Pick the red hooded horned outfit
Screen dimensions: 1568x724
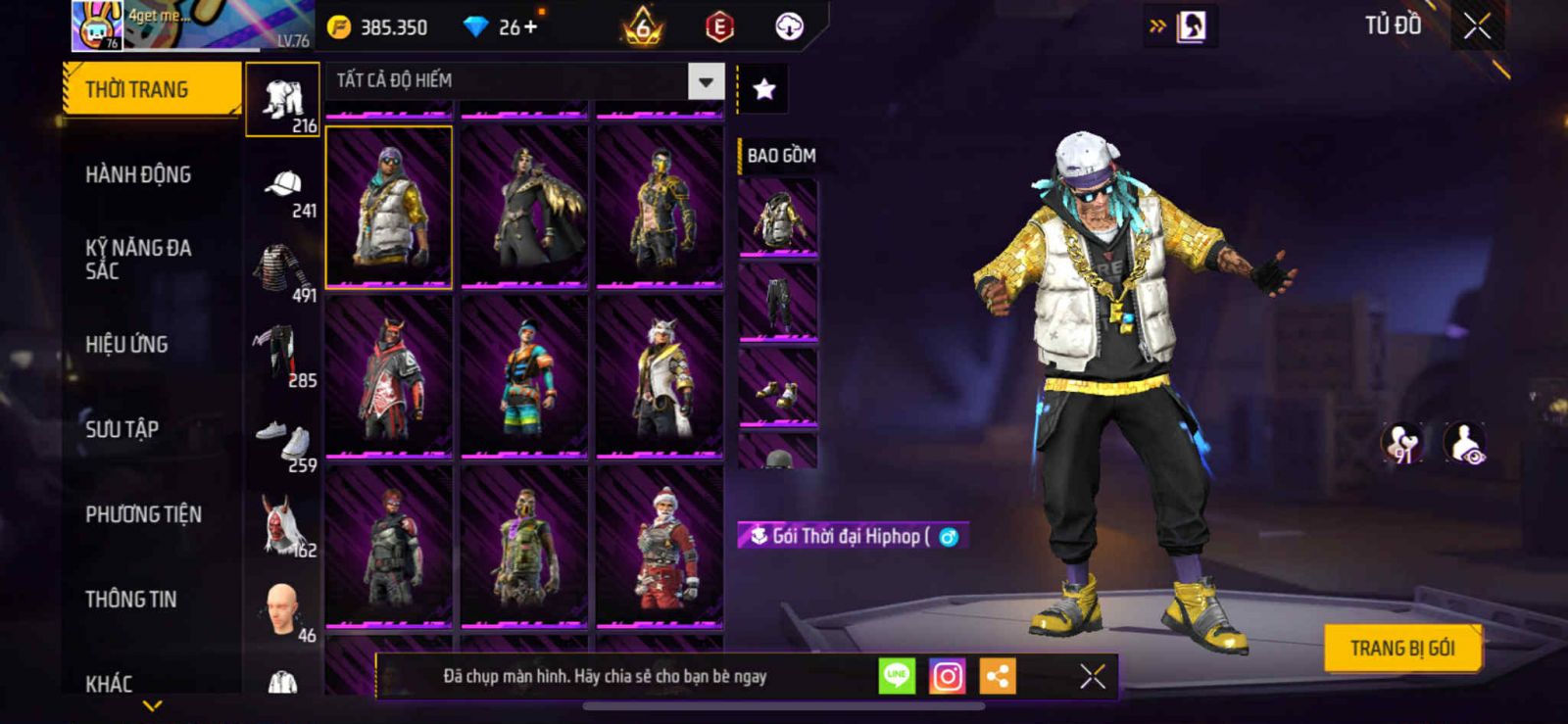tap(389, 376)
